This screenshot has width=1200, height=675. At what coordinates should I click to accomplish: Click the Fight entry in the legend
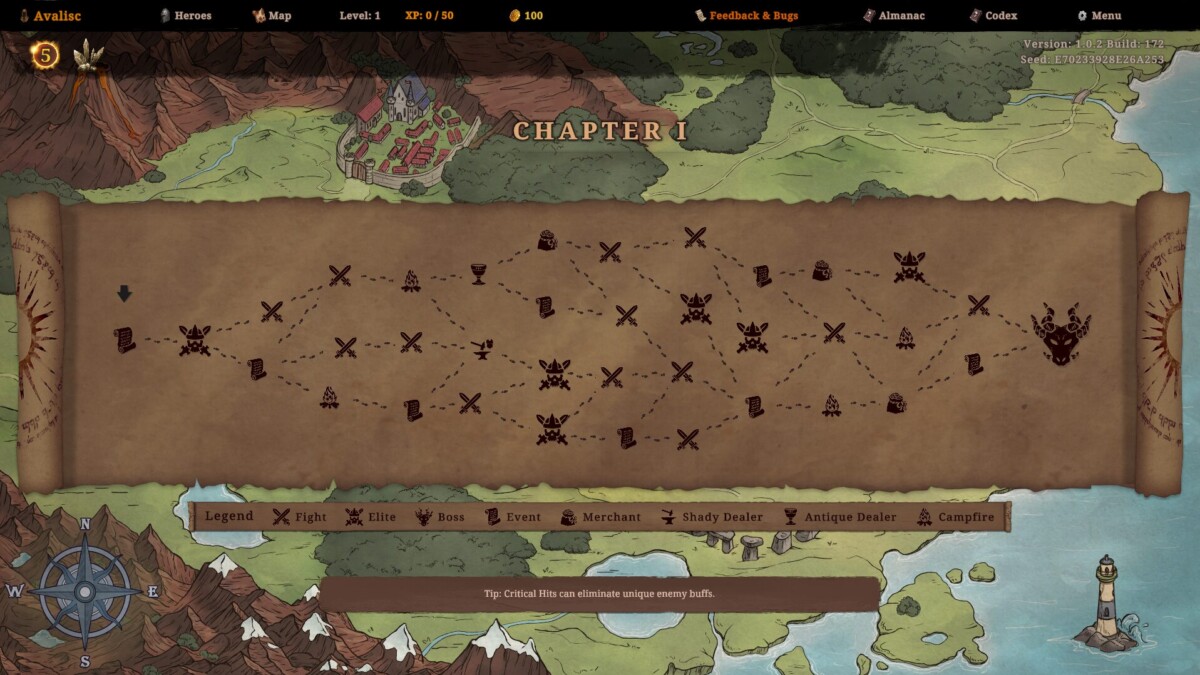(x=300, y=517)
